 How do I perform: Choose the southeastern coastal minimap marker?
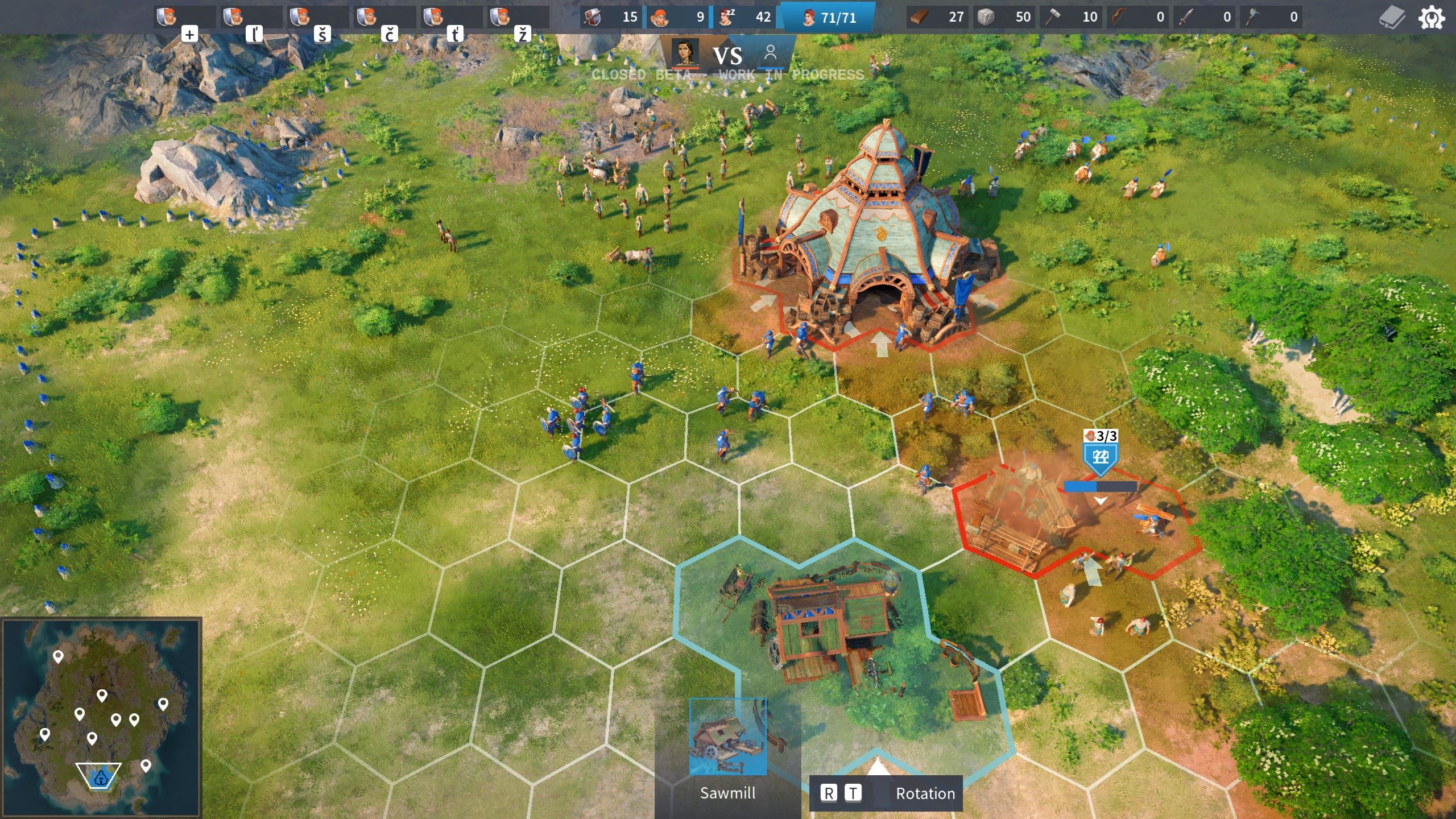pos(146,766)
